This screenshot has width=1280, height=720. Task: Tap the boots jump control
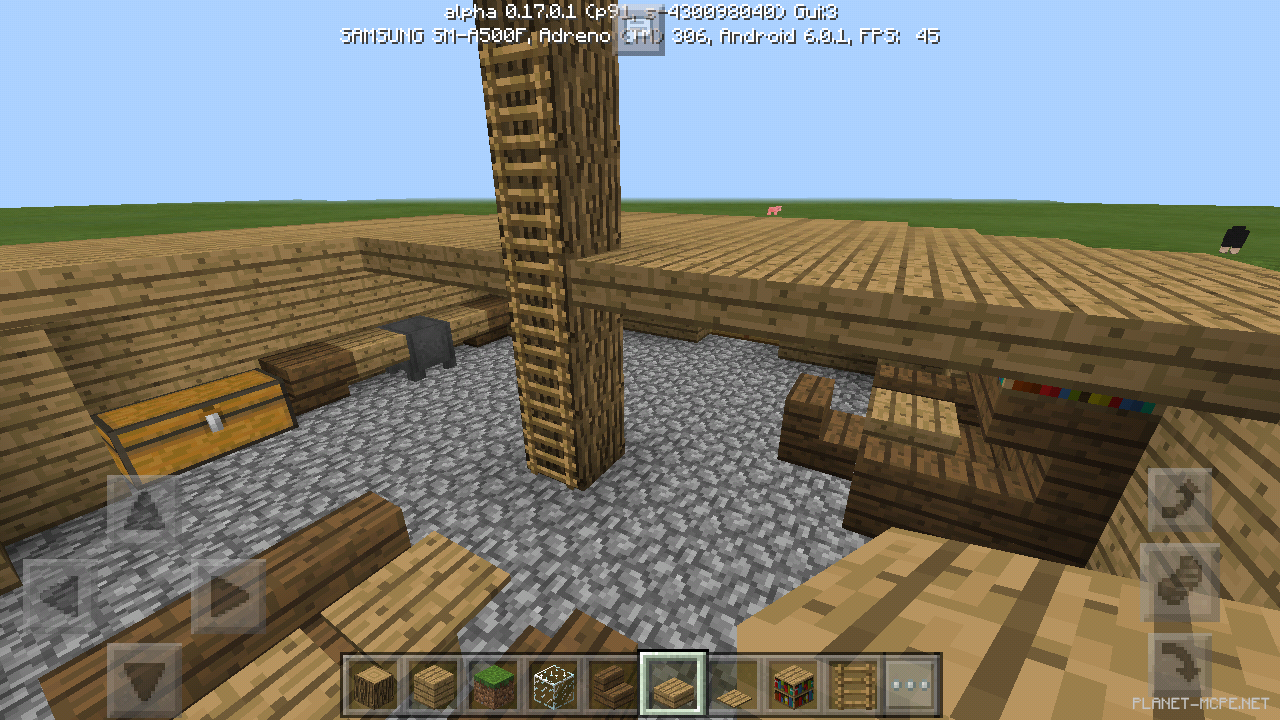tap(1180, 580)
